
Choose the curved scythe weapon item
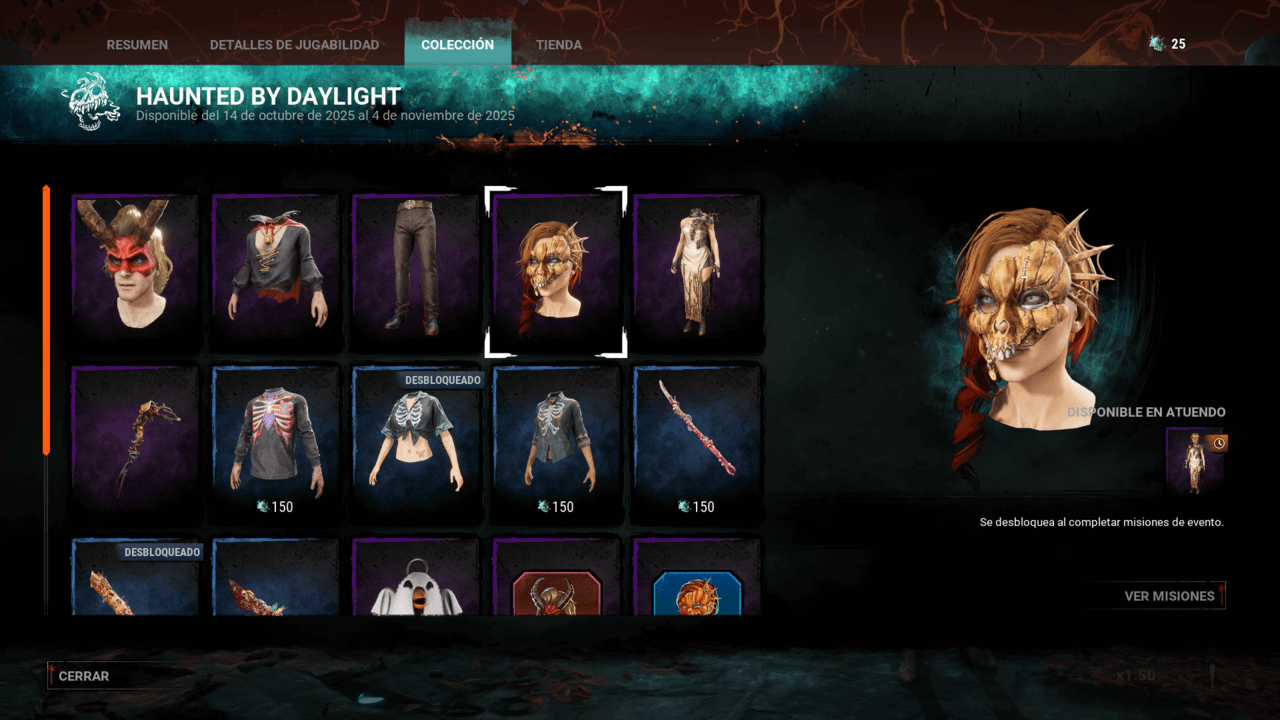[x=135, y=442]
